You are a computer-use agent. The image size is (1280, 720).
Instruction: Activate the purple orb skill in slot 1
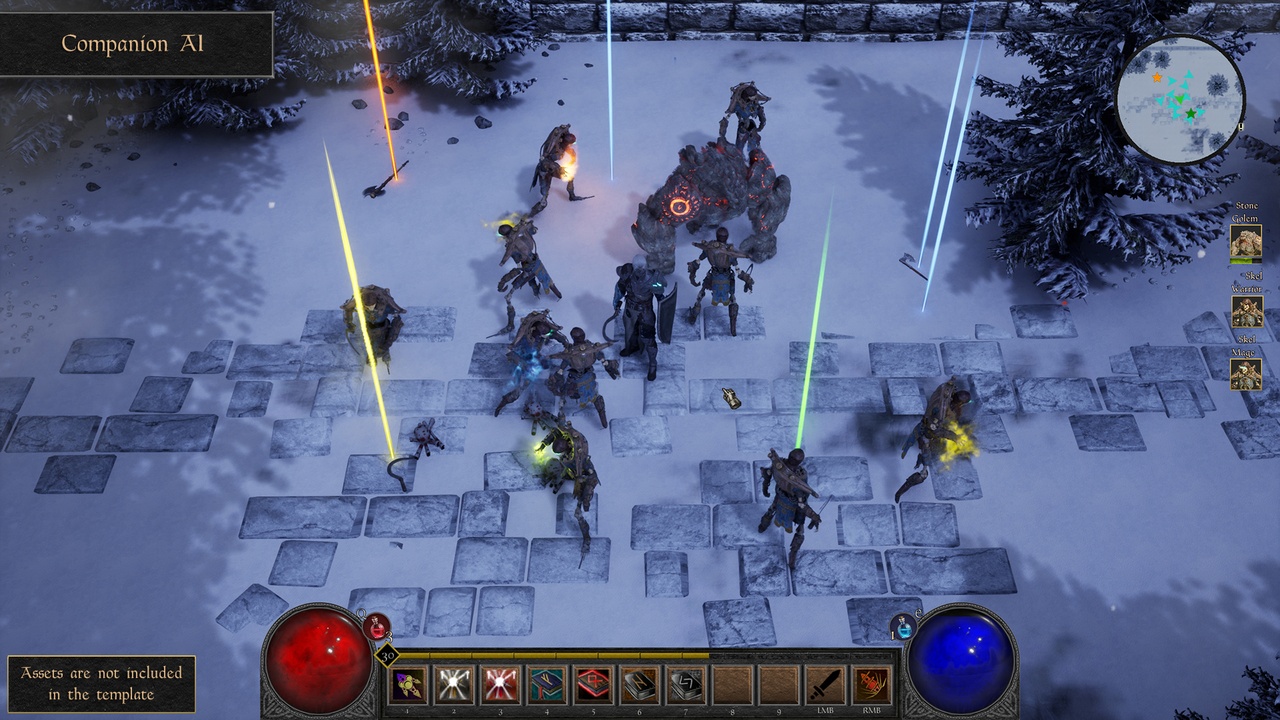click(408, 685)
